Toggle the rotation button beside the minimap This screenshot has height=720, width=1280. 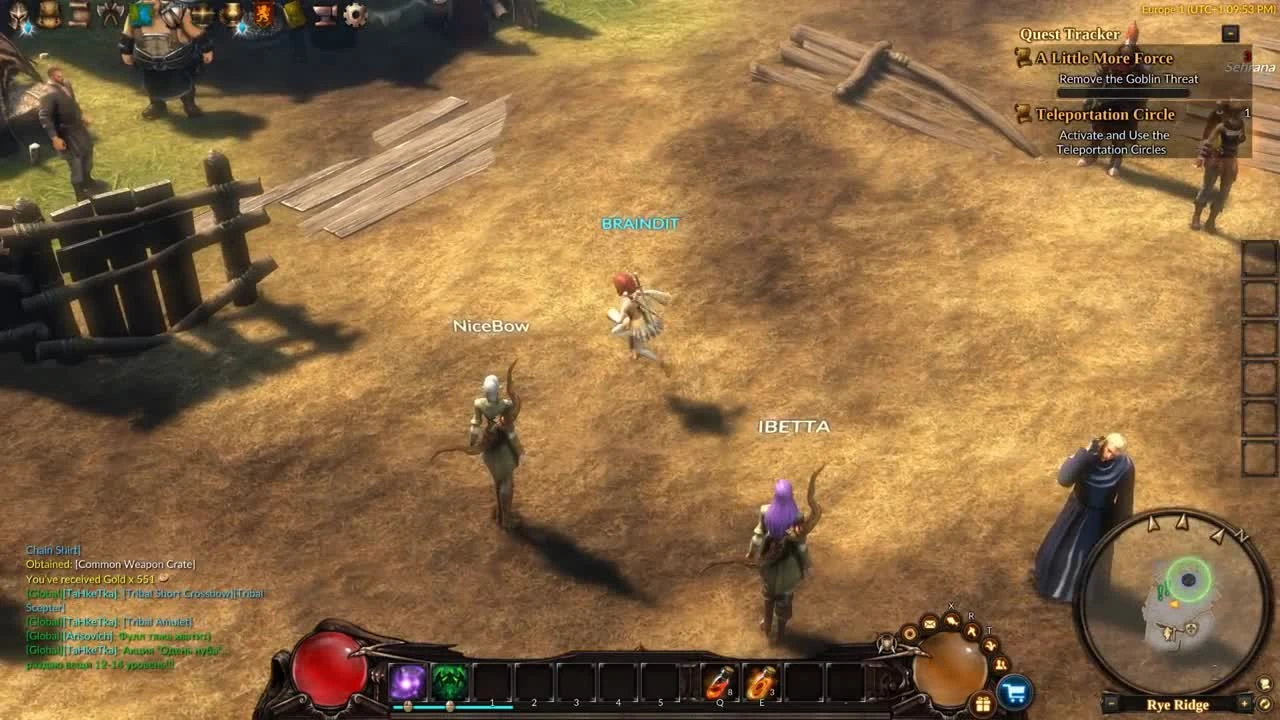point(1264,703)
